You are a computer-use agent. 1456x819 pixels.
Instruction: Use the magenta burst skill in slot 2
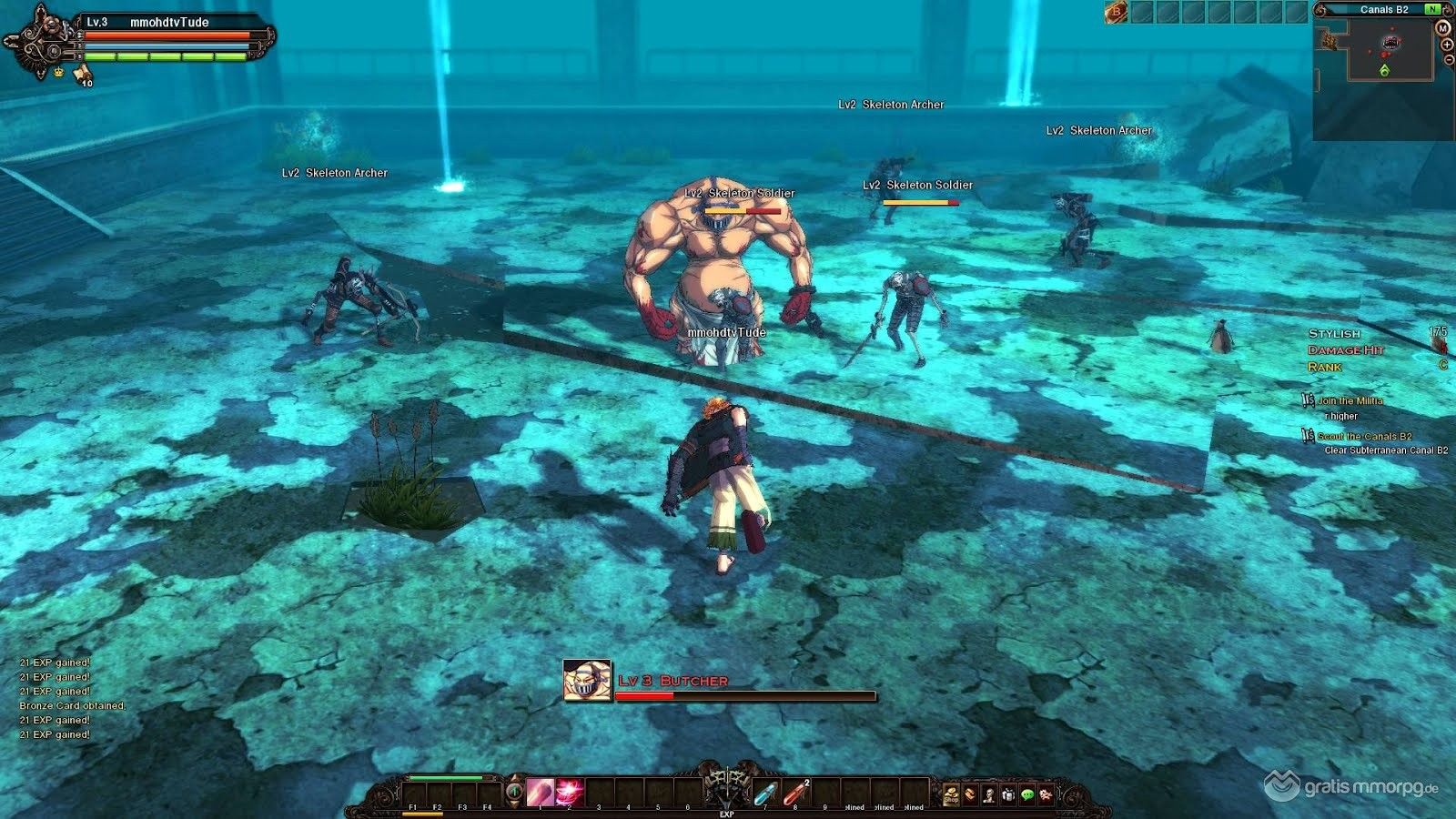point(570,792)
